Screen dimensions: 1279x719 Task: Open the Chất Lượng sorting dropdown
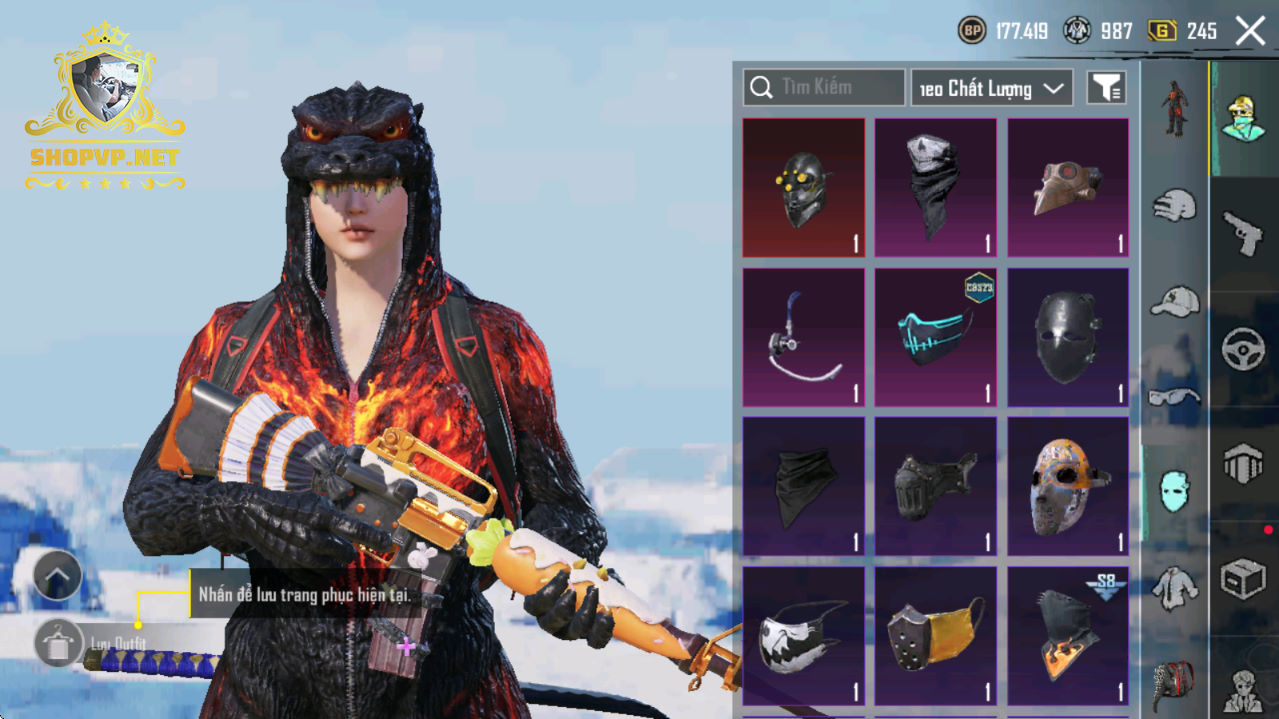pyautogui.click(x=991, y=88)
